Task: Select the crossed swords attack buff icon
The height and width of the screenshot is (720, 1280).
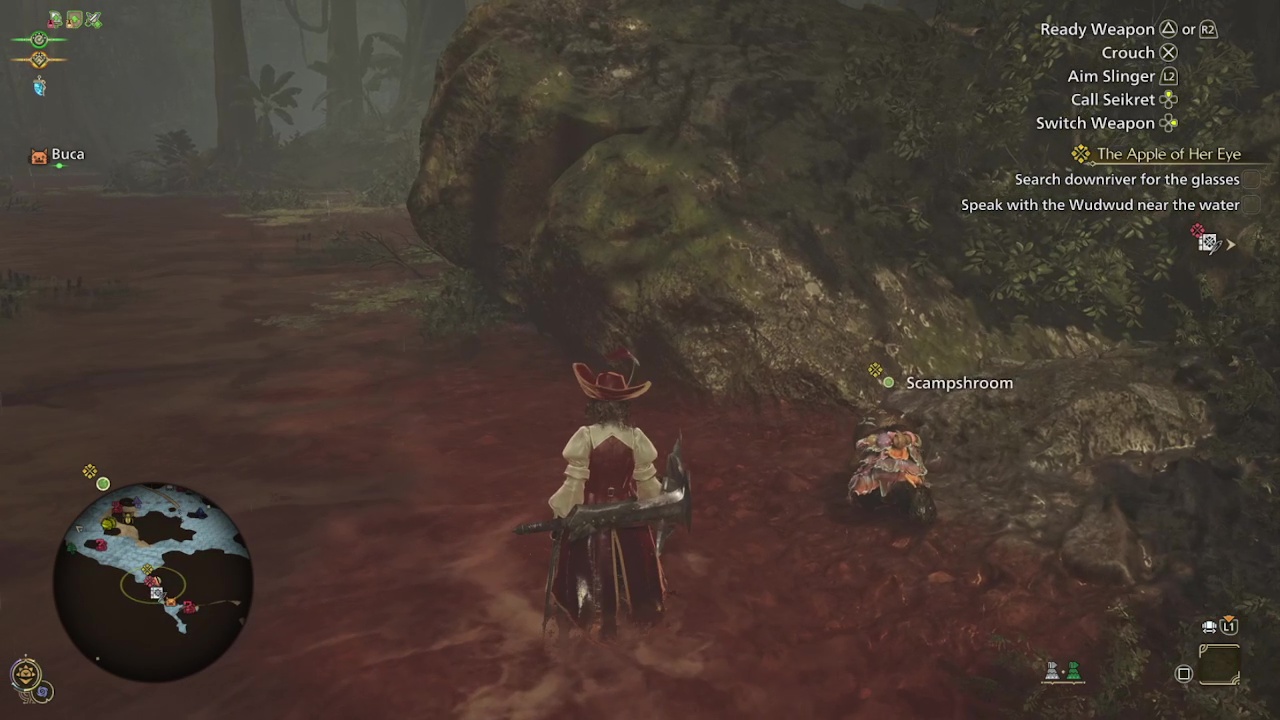Action: click(x=93, y=19)
